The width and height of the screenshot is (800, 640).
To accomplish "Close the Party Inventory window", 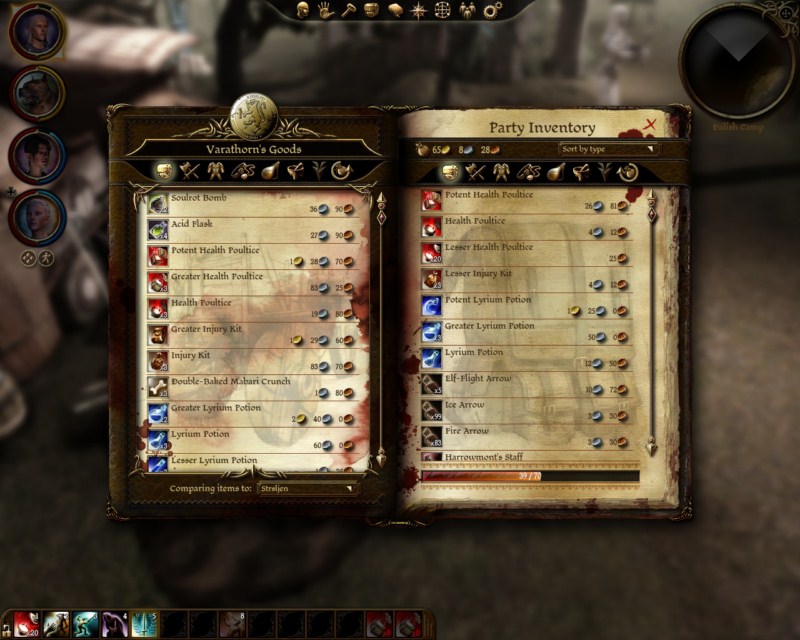I will coord(651,125).
